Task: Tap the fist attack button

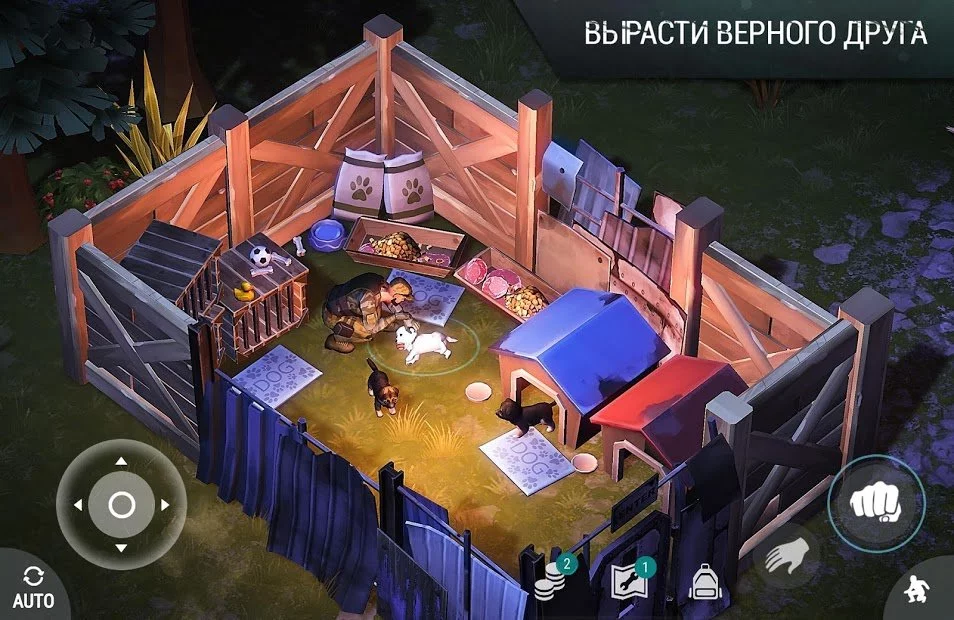Action: [876, 502]
